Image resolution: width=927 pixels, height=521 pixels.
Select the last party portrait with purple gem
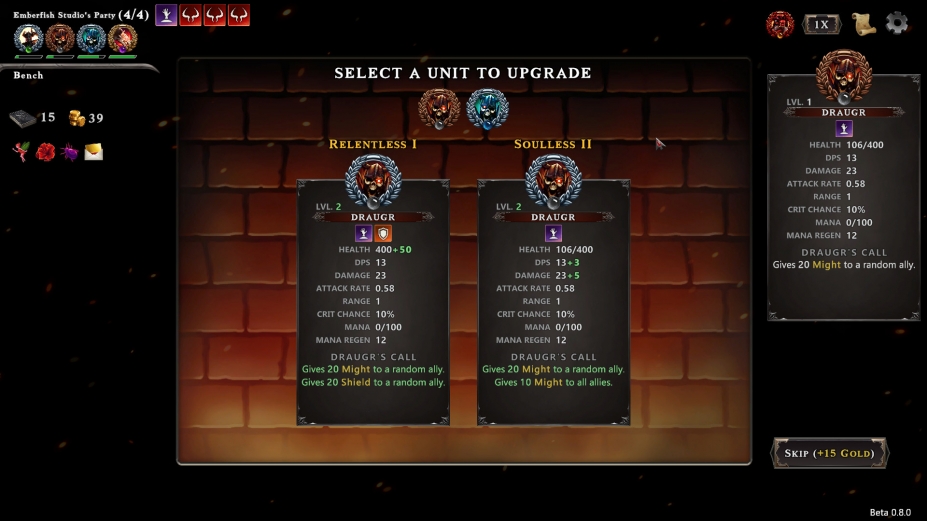pos(122,39)
